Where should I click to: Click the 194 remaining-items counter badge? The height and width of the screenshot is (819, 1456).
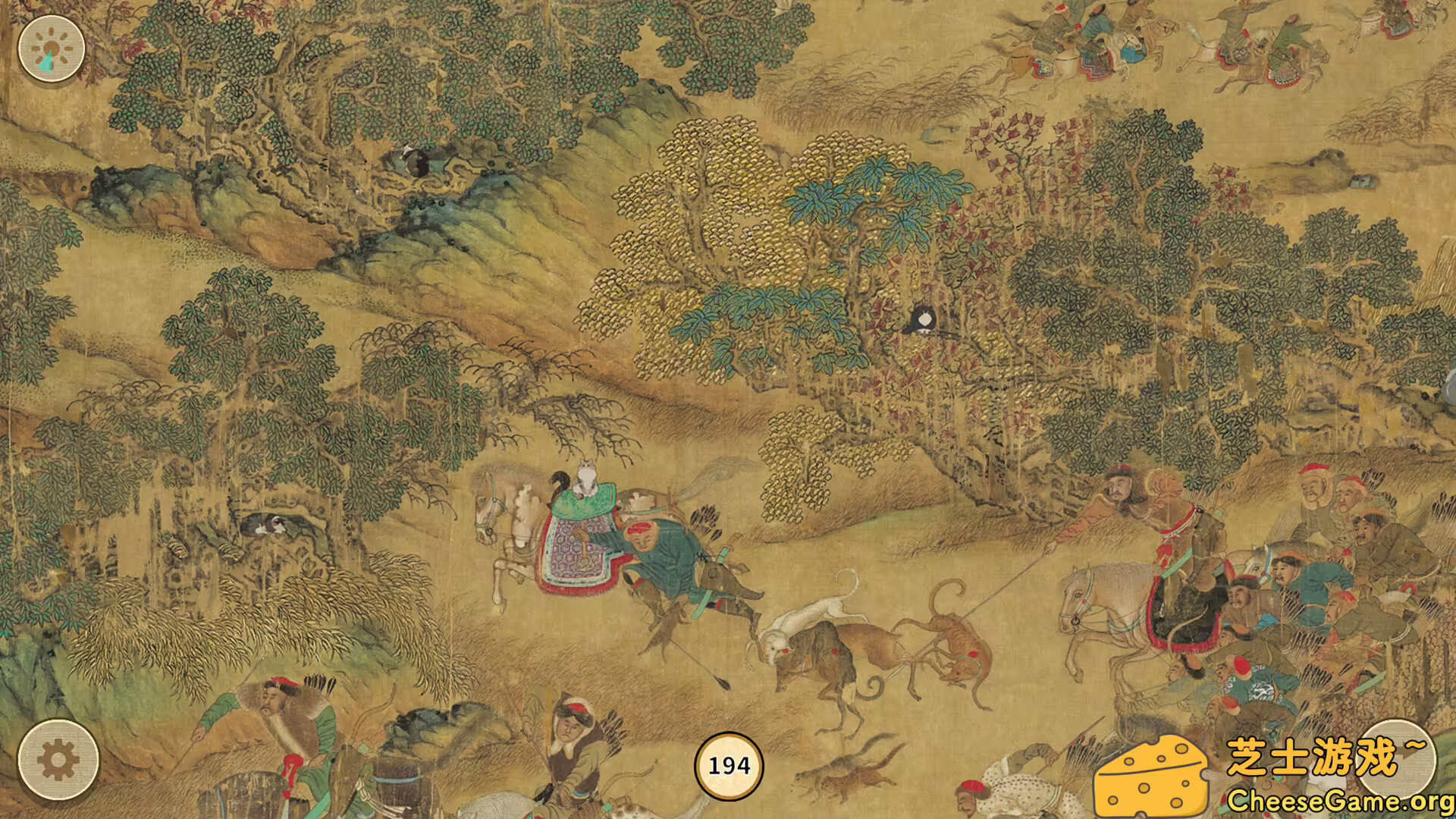point(728,766)
